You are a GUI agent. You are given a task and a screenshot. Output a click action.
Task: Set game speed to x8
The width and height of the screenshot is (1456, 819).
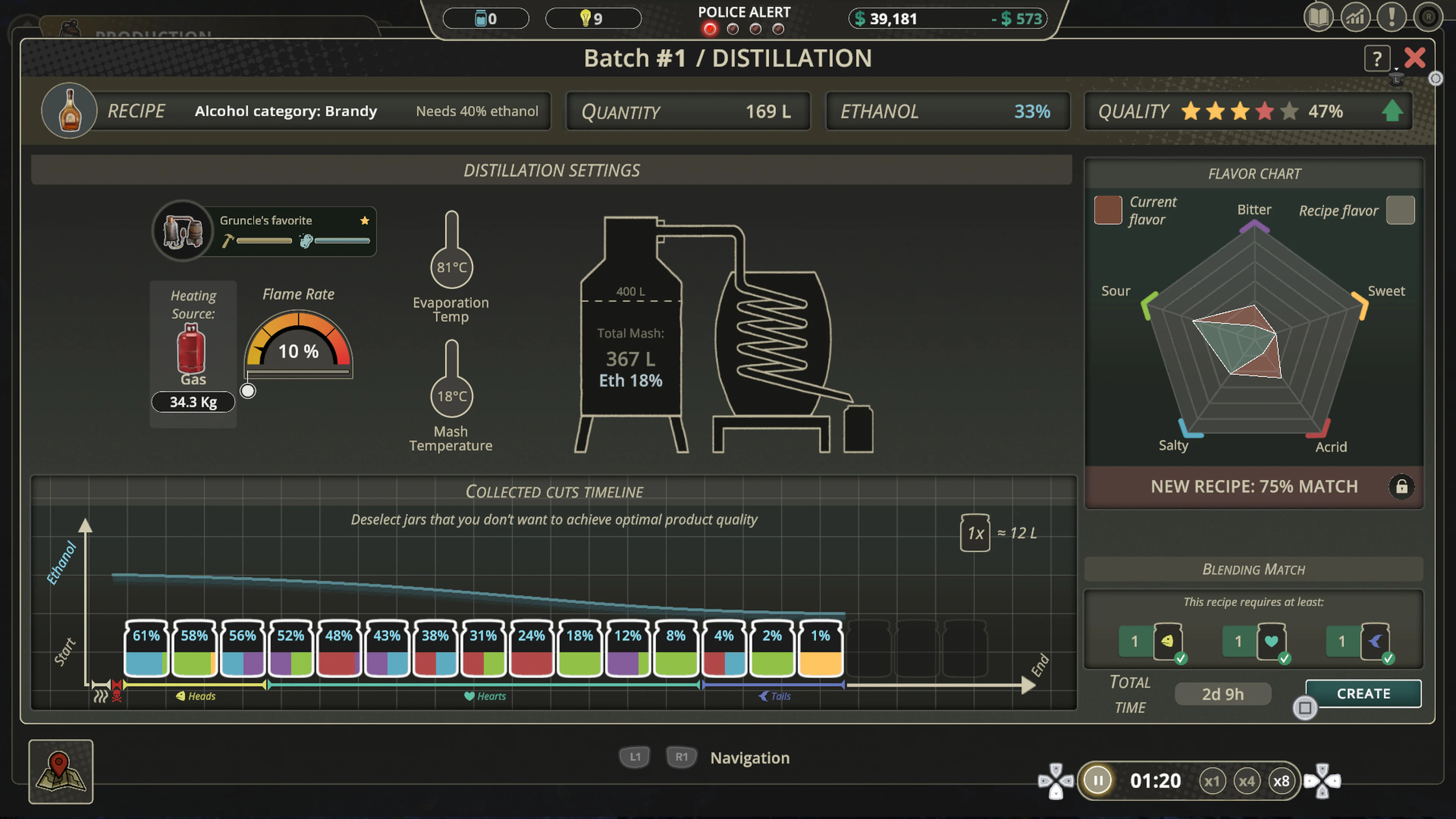point(1282,781)
